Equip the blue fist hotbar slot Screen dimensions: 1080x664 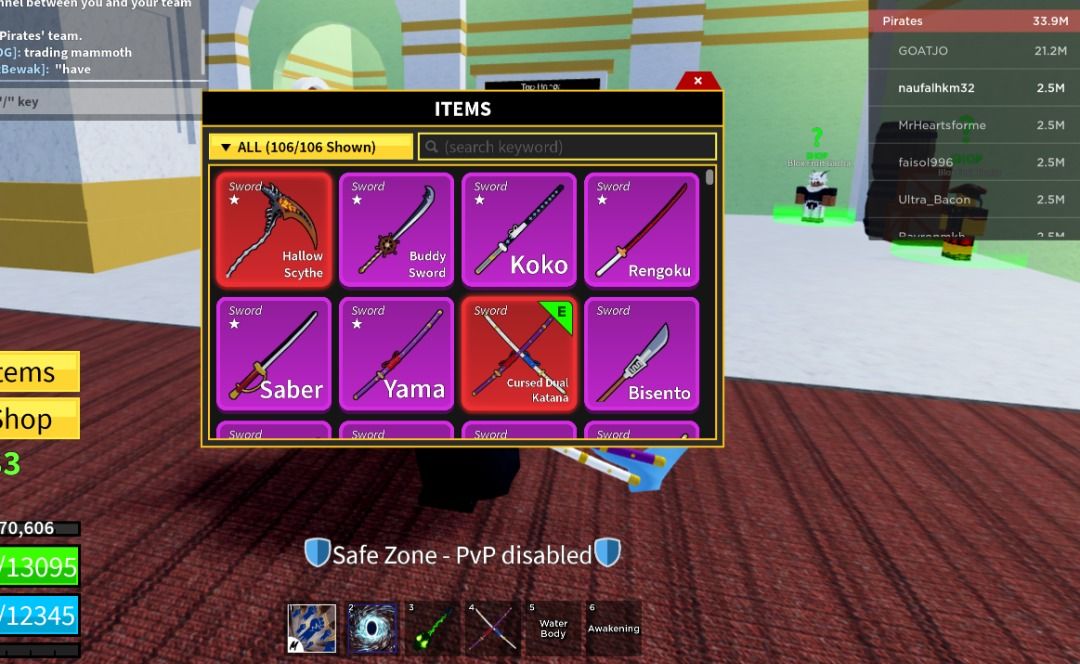pos(313,628)
